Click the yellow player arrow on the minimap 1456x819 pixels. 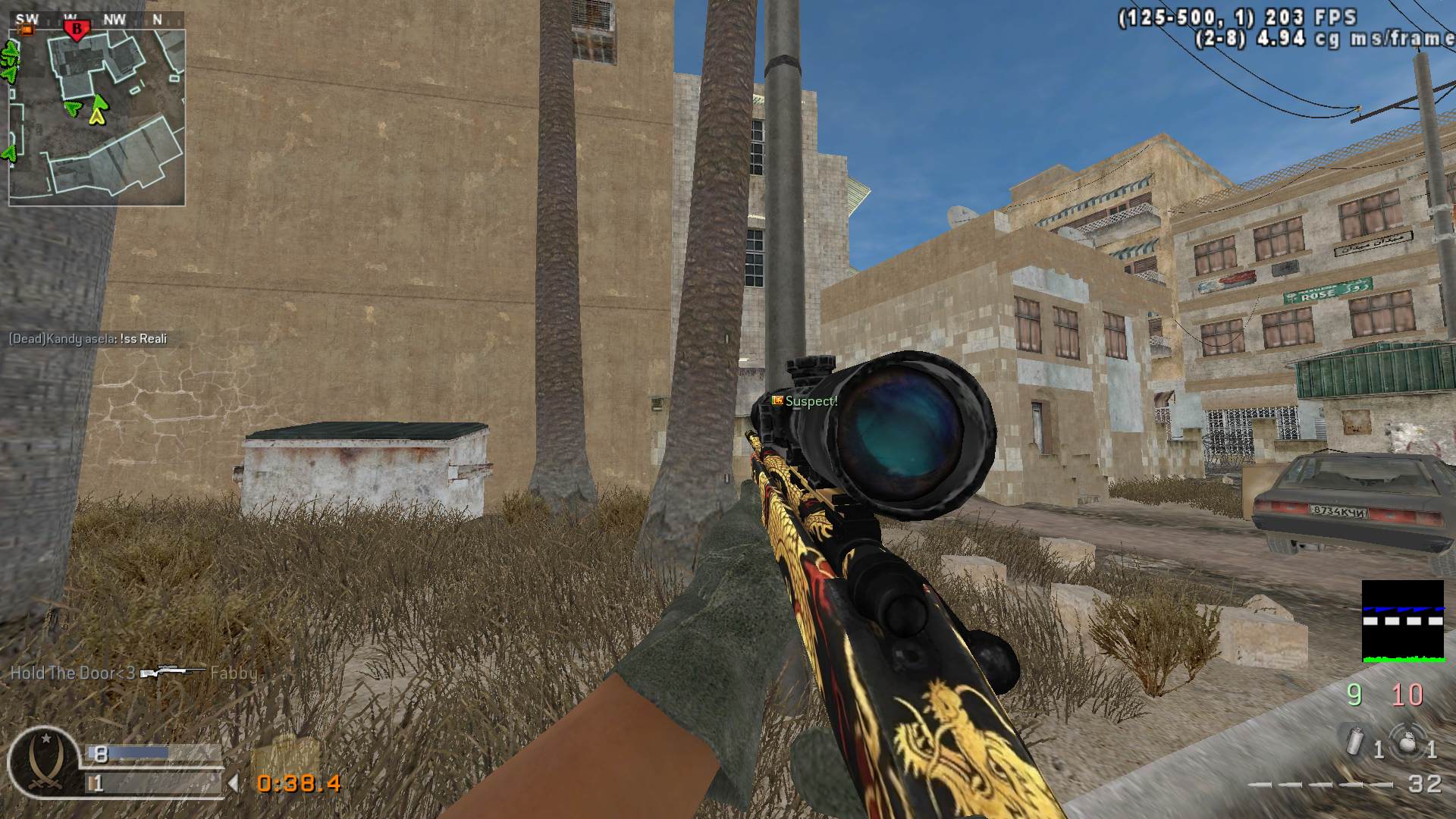97,116
